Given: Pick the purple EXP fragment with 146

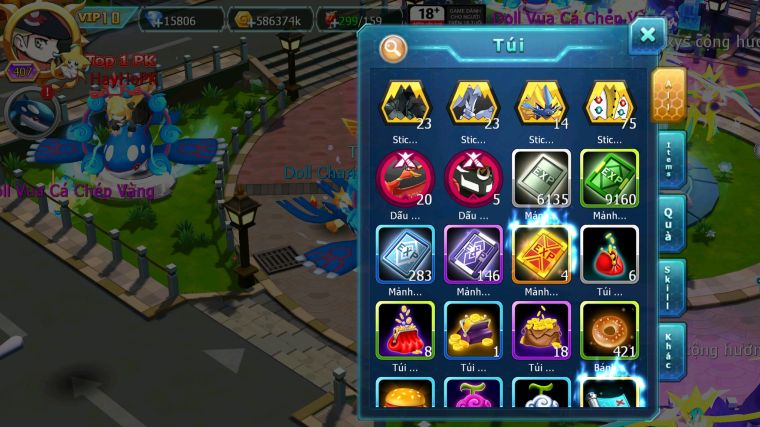Looking at the screenshot, I should [x=473, y=254].
